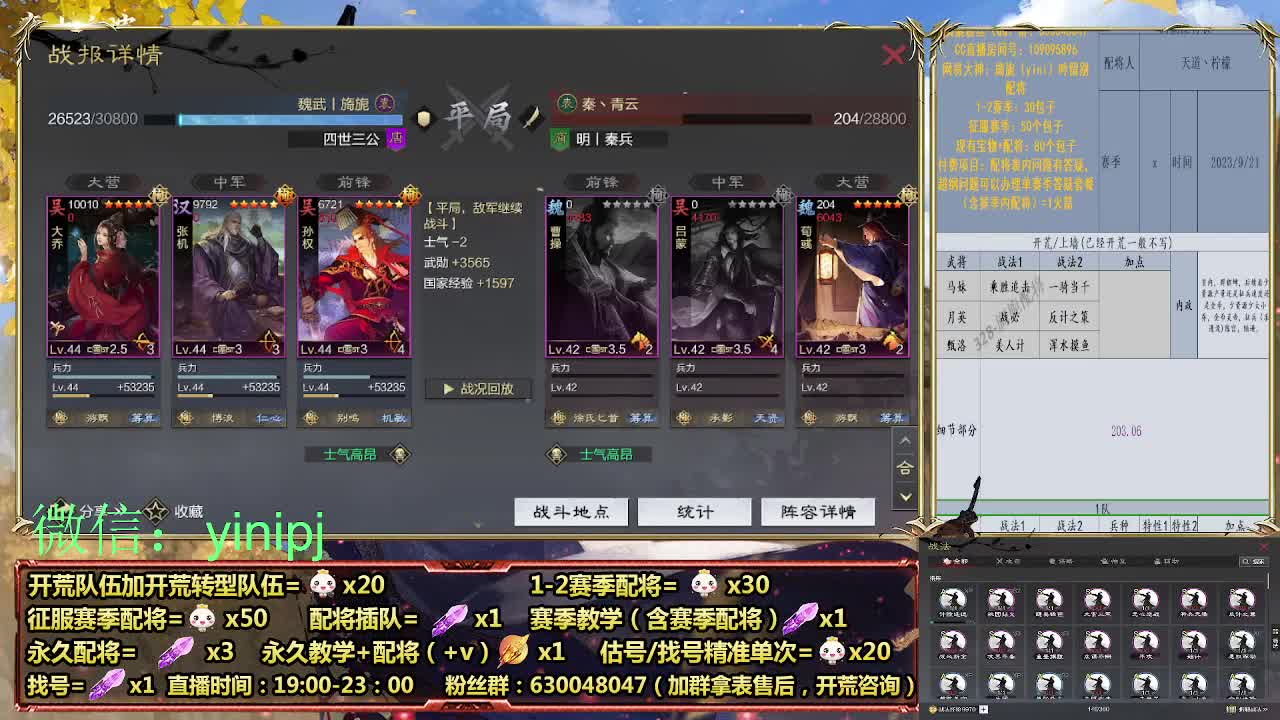Collapse list using the up chevron arrow
This screenshot has width=1280, height=720.
pos(905,440)
